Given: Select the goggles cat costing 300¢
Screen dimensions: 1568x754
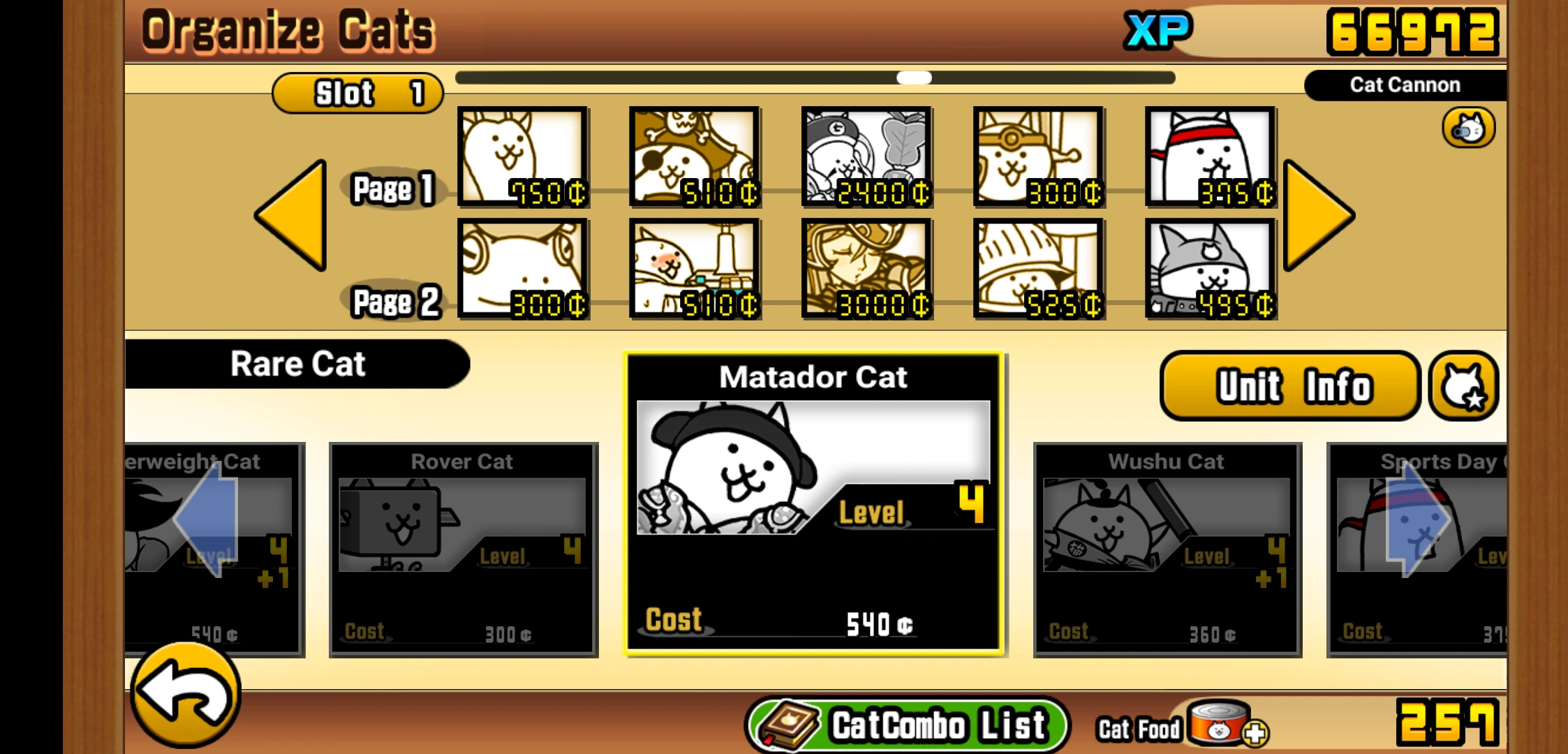Looking at the screenshot, I should click(520, 270).
